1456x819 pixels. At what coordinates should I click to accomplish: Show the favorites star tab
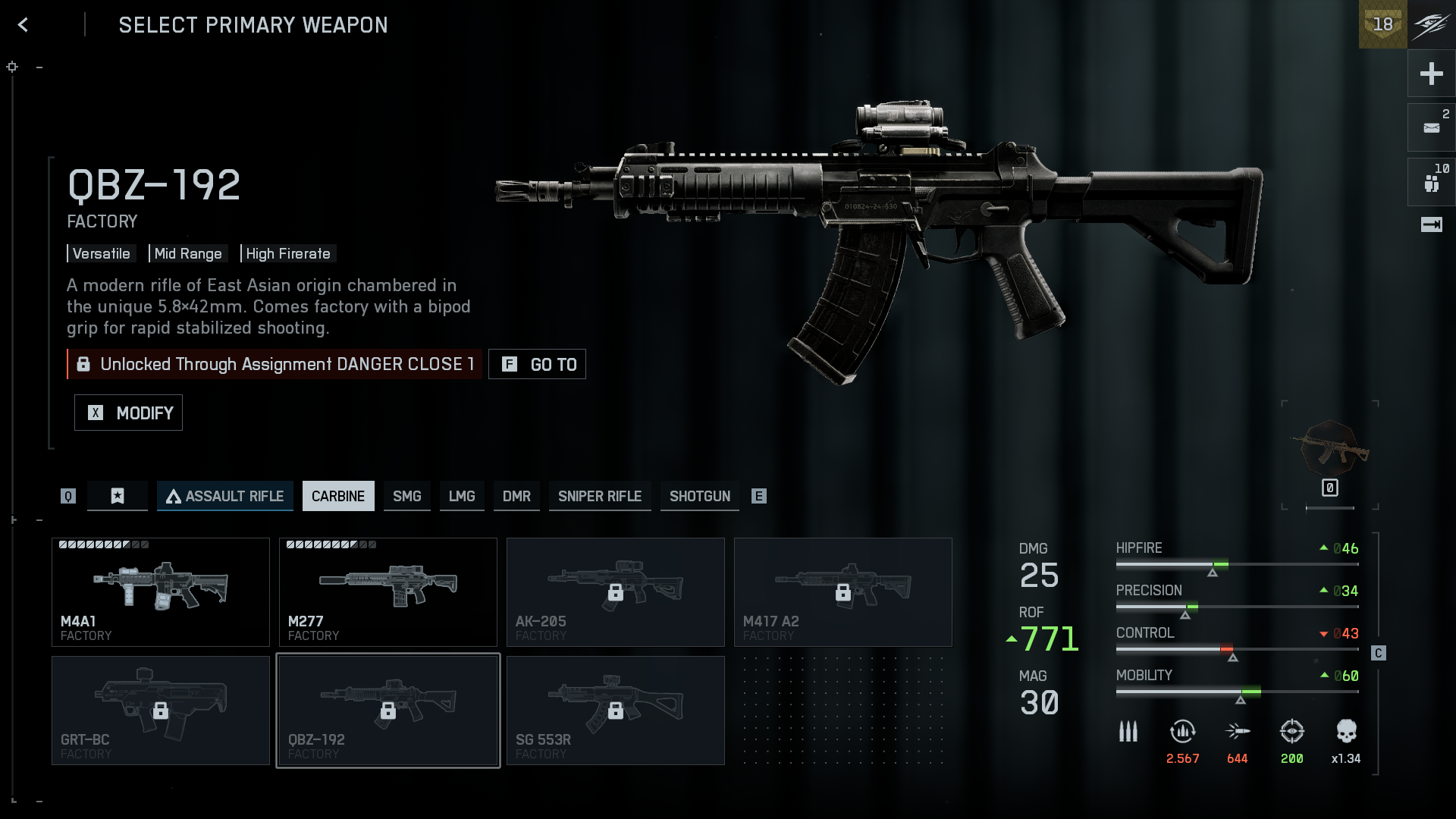[117, 496]
